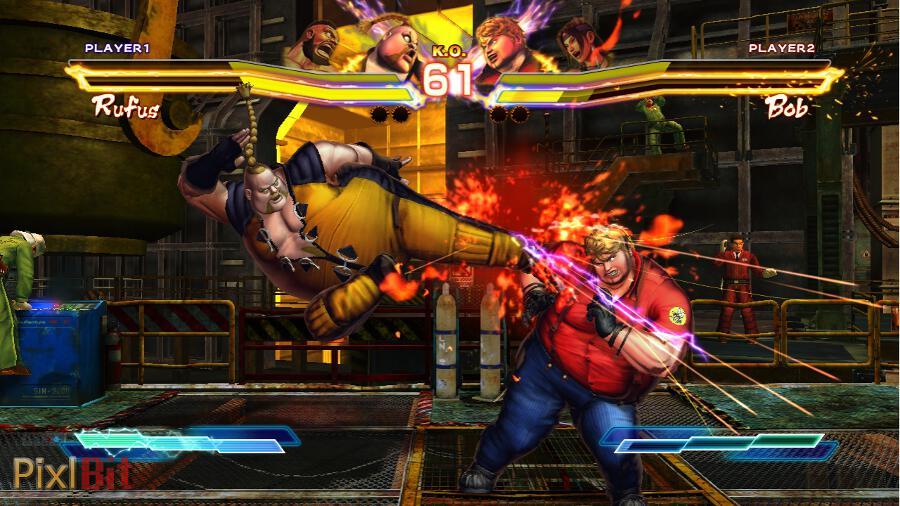Click the headband-wearing partner portrait on Player 2's side
The height and width of the screenshot is (506, 900).
[577, 43]
